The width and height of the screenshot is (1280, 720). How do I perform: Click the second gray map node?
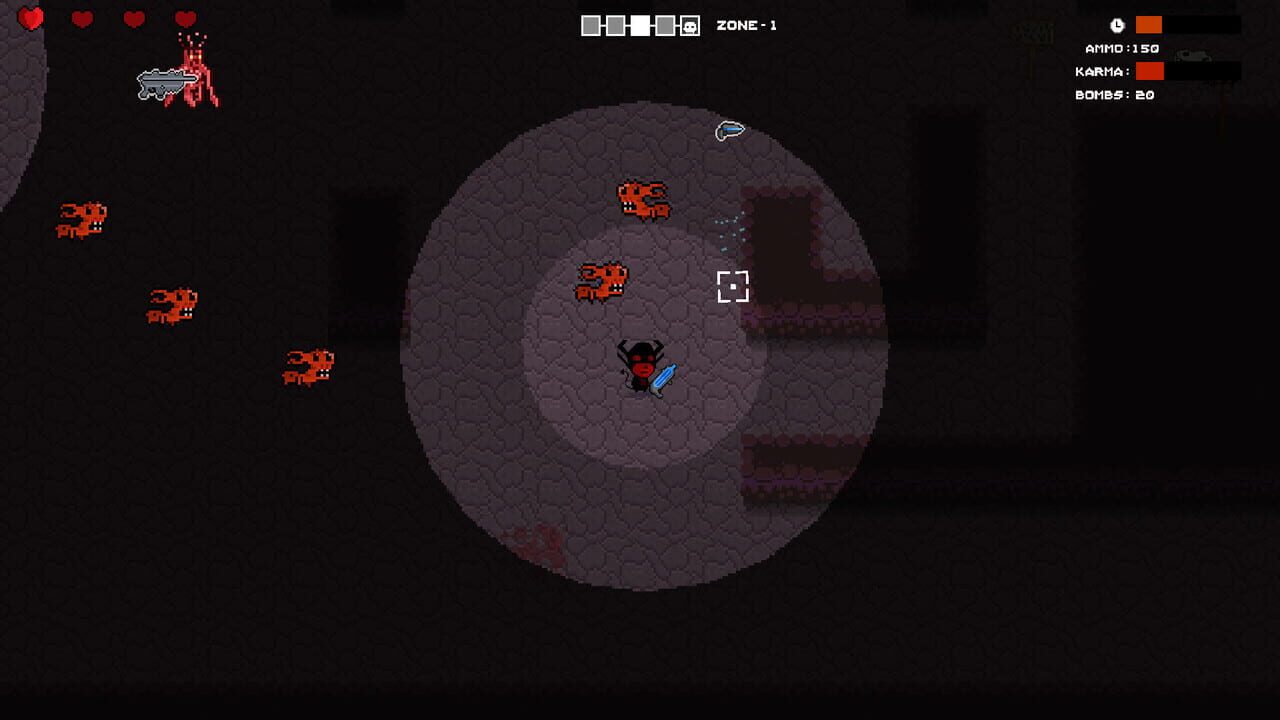click(614, 26)
